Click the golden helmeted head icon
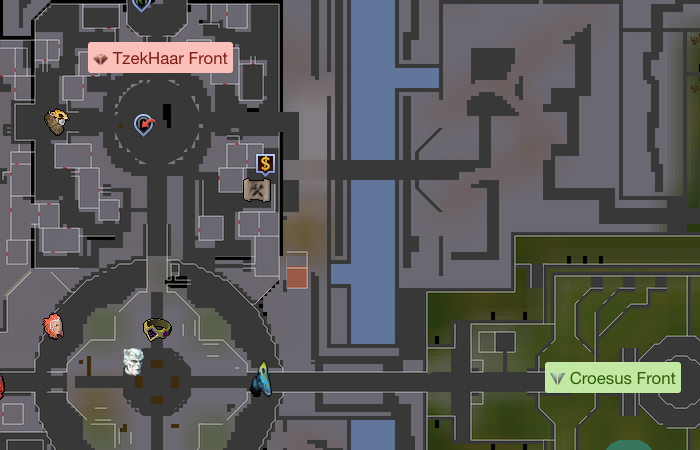 (x=57, y=122)
